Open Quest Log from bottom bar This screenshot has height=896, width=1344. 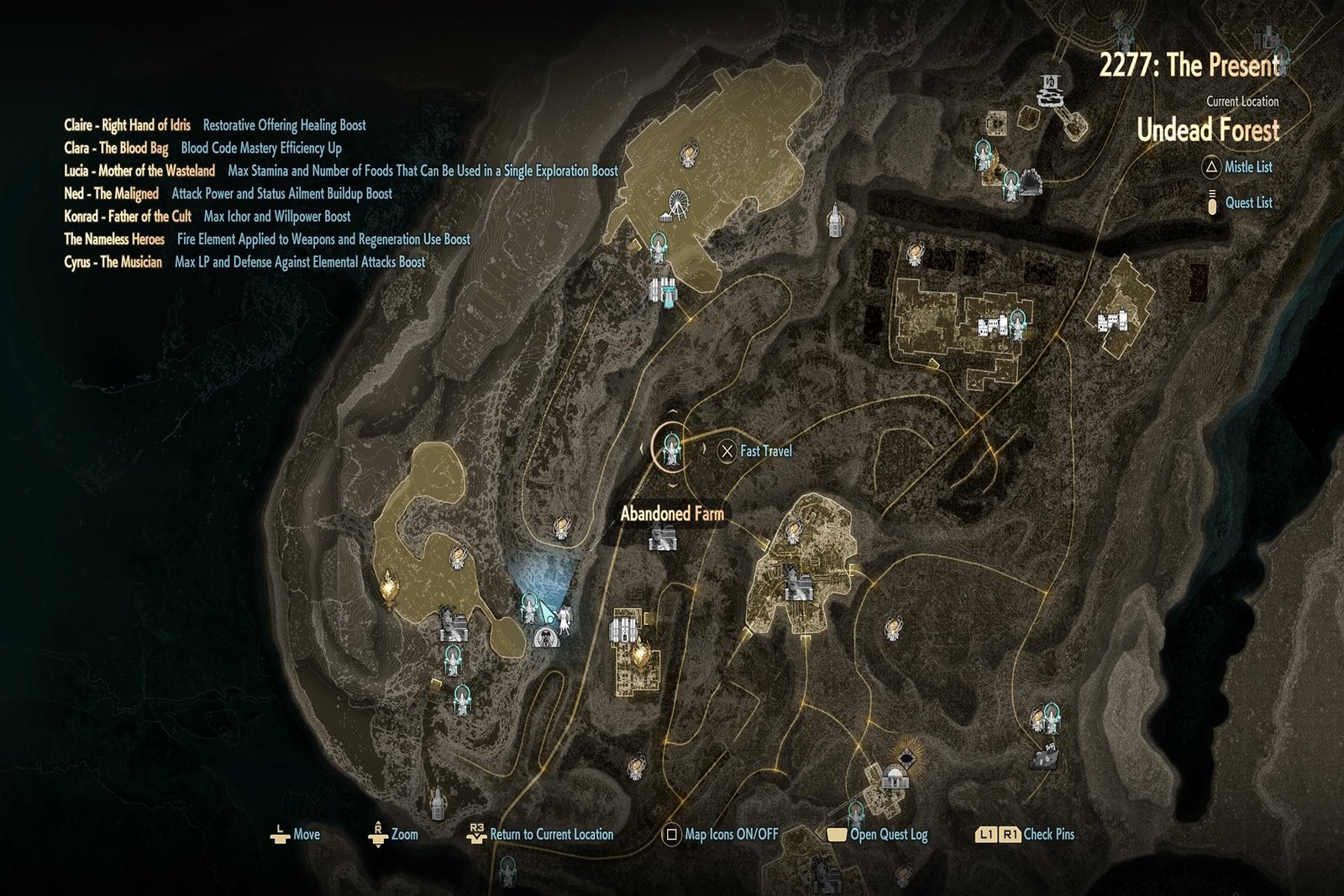878,835
